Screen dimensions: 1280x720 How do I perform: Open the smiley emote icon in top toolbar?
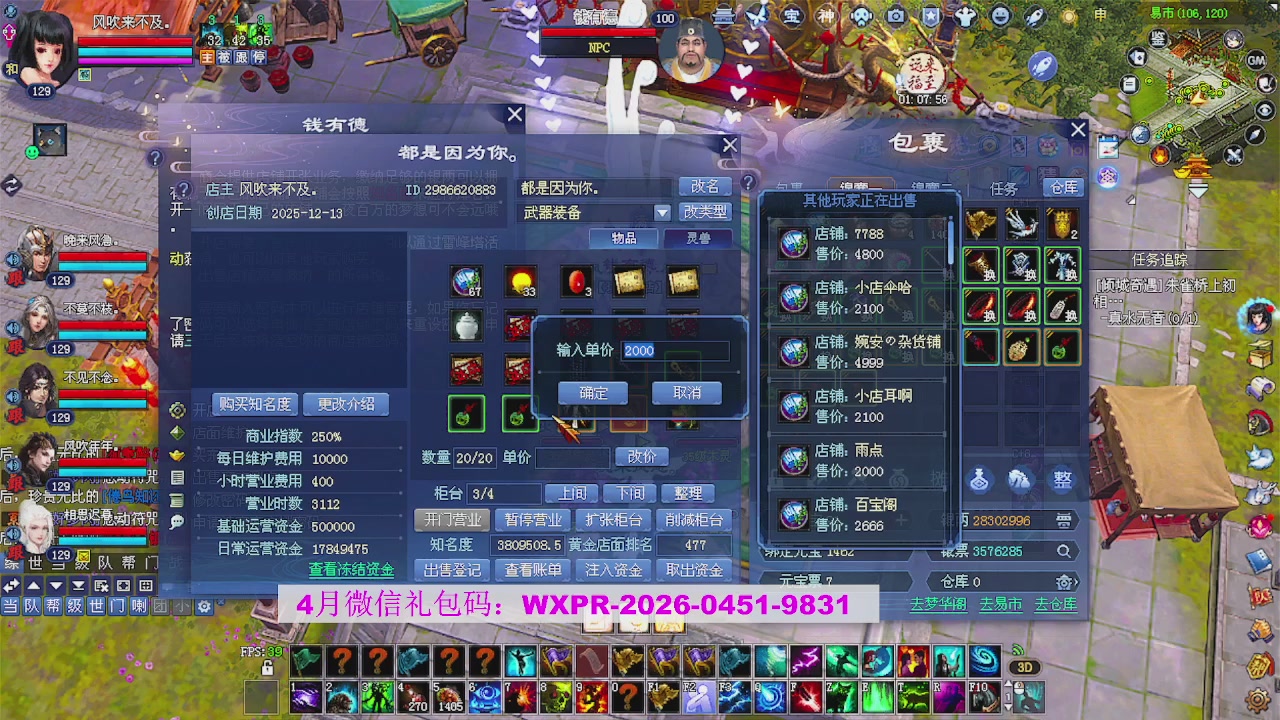tap(998, 15)
